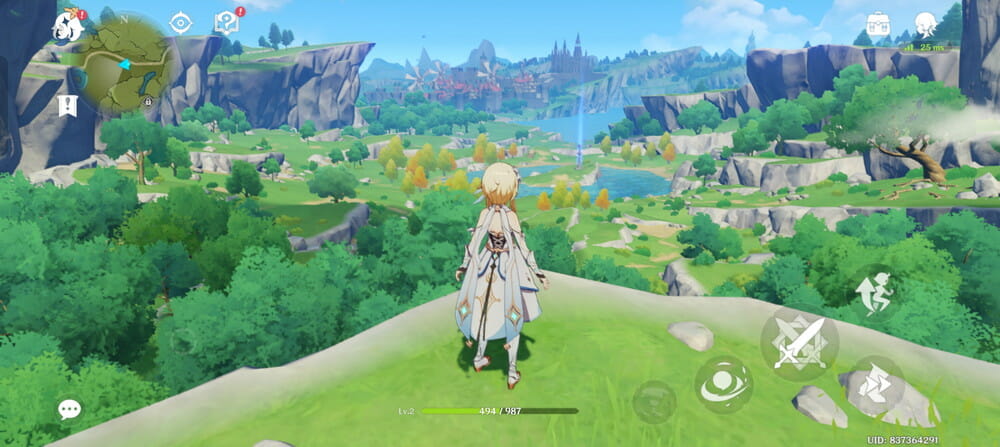Use the swirl elemental skill button
The image size is (1000, 447).
[x=723, y=385]
